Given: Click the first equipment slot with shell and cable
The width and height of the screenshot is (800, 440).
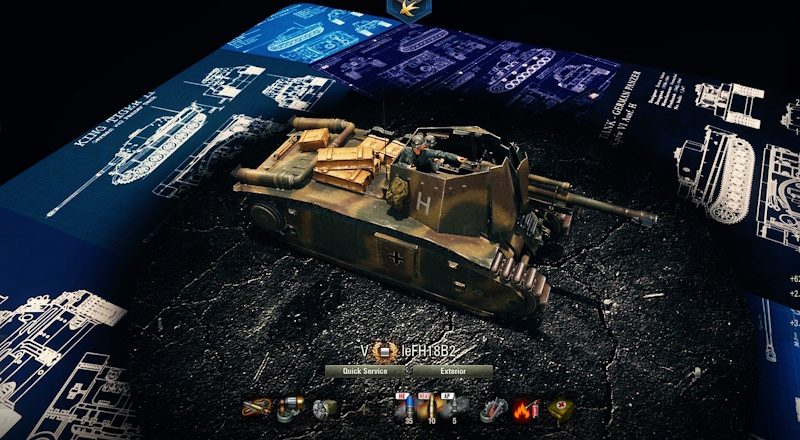Looking at the screenshot, I should pyautogui.click(x=257, y=408).
